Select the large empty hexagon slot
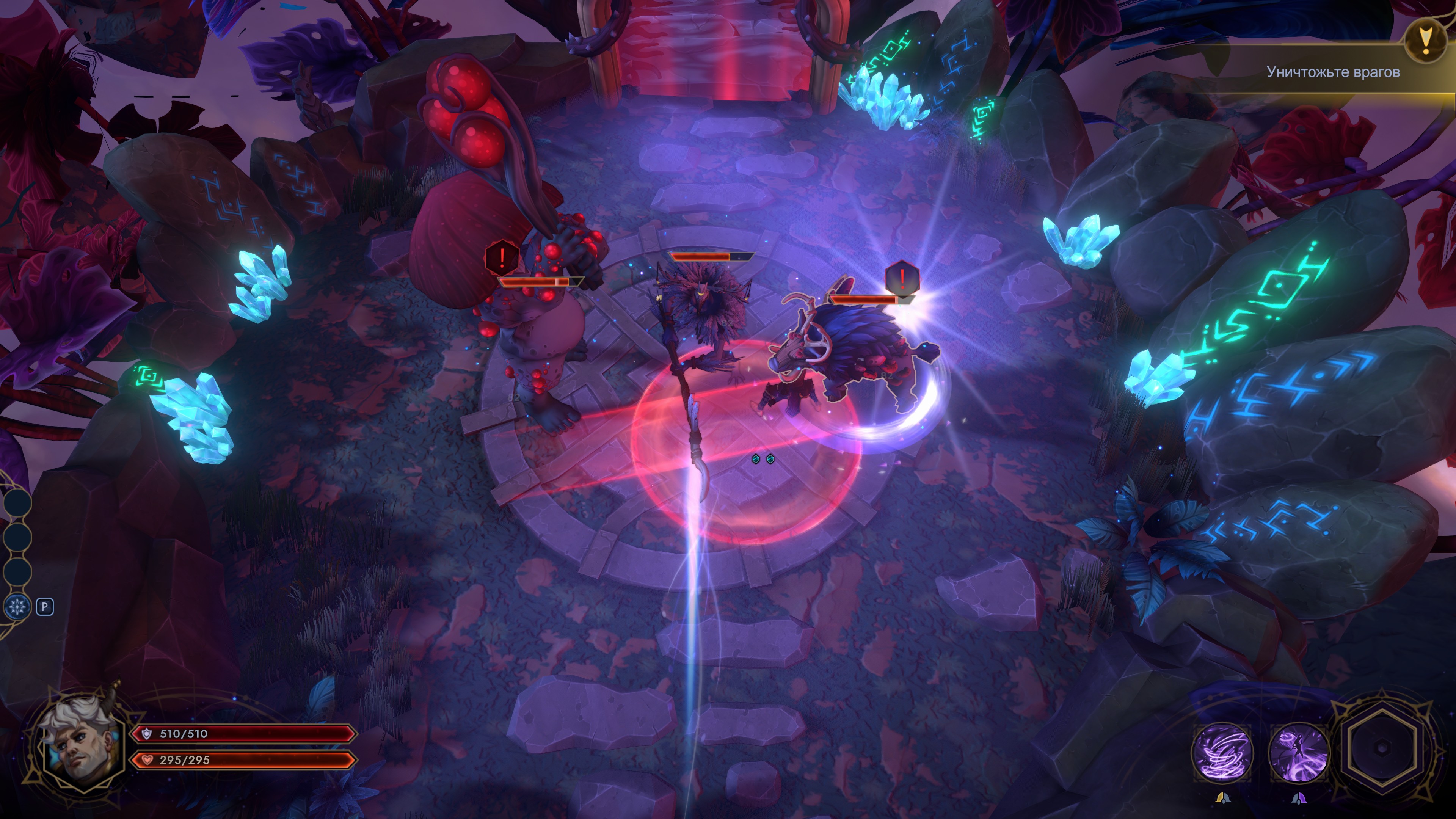 (1381, 747)
